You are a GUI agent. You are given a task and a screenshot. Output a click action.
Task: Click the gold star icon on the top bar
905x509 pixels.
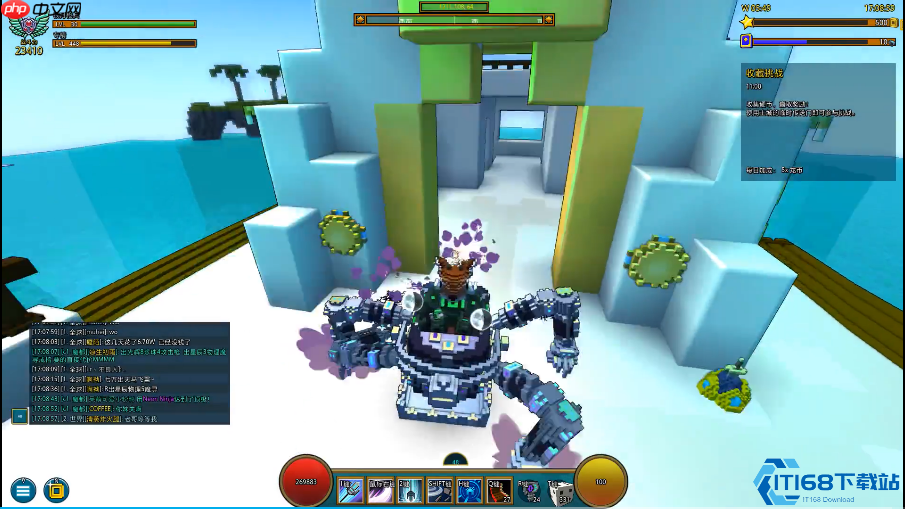[747, 21]
